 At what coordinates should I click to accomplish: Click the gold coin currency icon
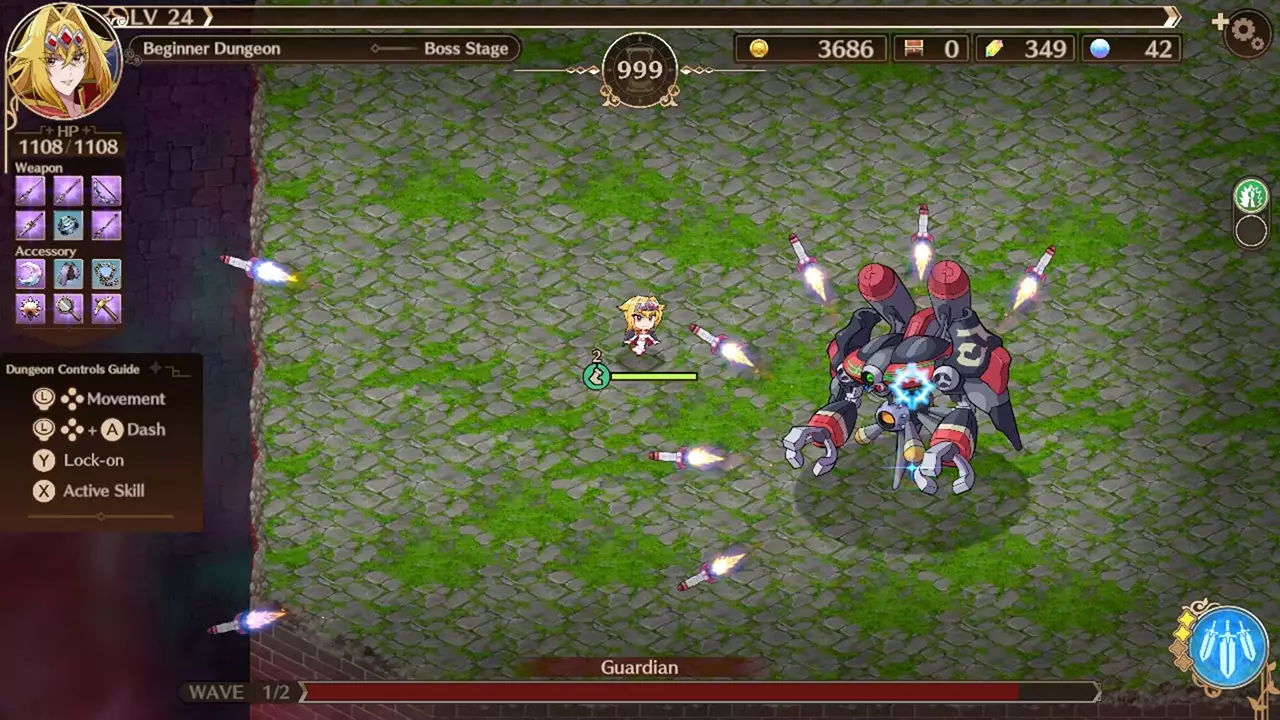(x=759, y=49)
